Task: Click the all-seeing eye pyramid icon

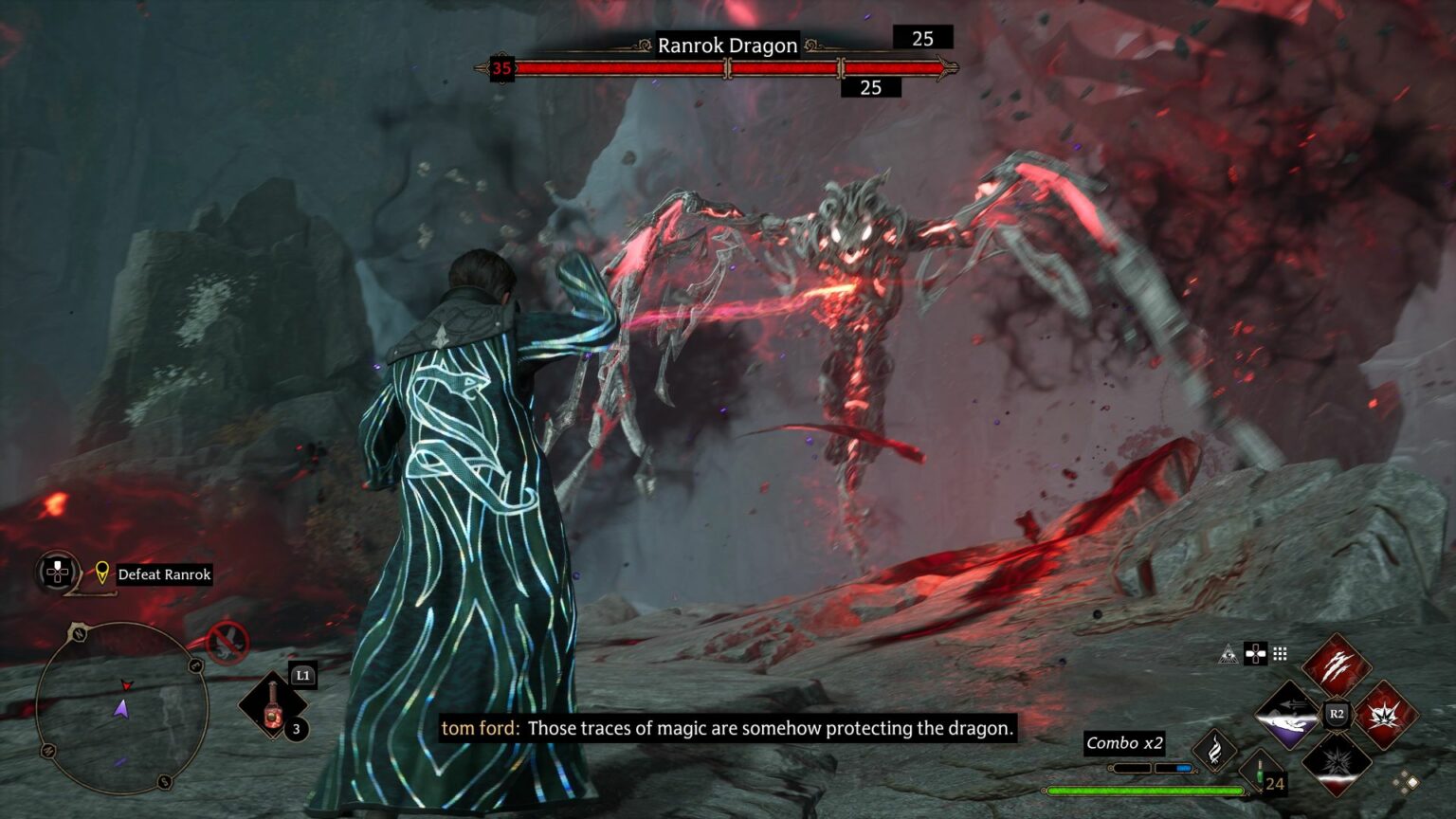Action: click(1228, 653)
